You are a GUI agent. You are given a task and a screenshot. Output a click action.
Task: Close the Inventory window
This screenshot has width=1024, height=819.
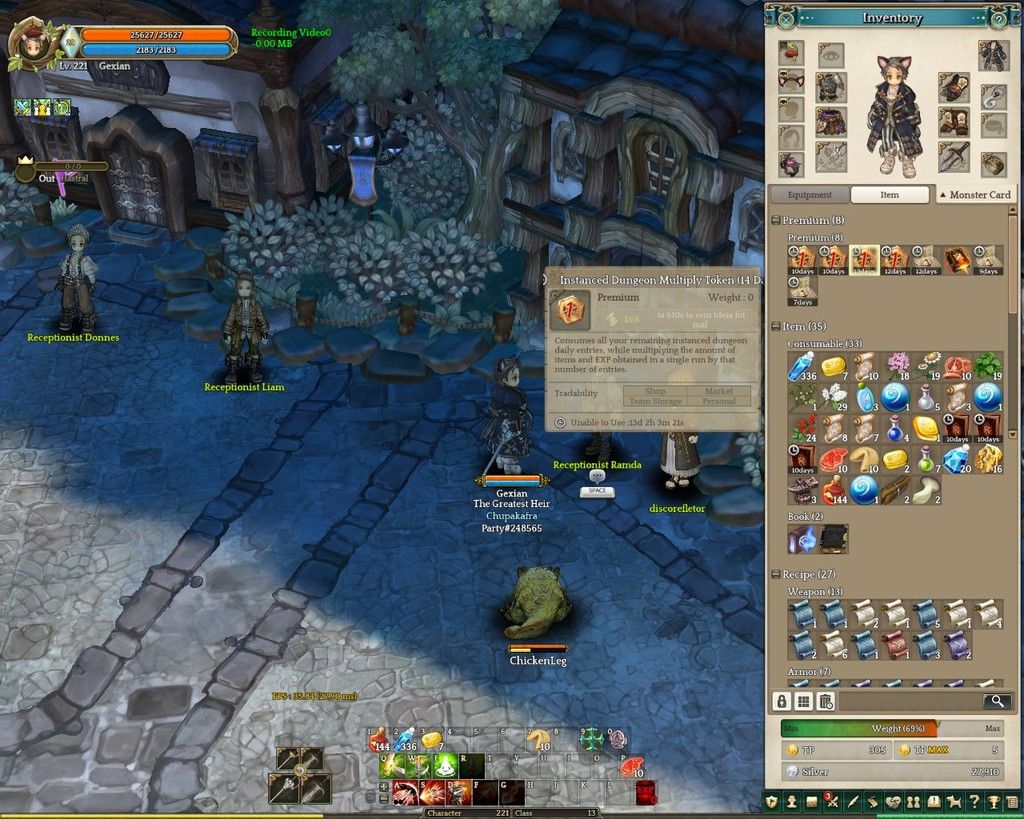(x=786, y=18)
